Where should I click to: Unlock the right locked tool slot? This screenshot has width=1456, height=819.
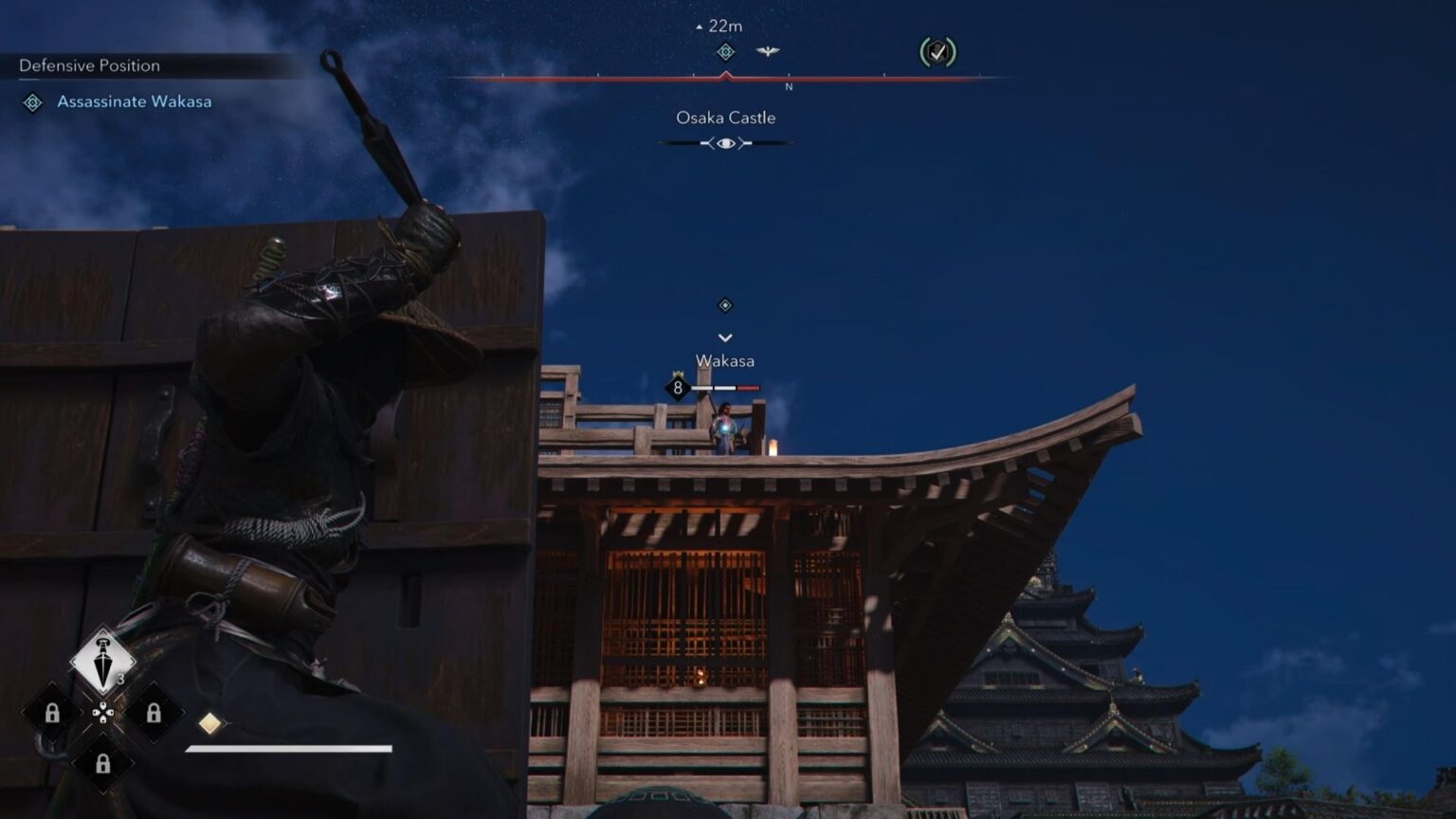[153, 714]
